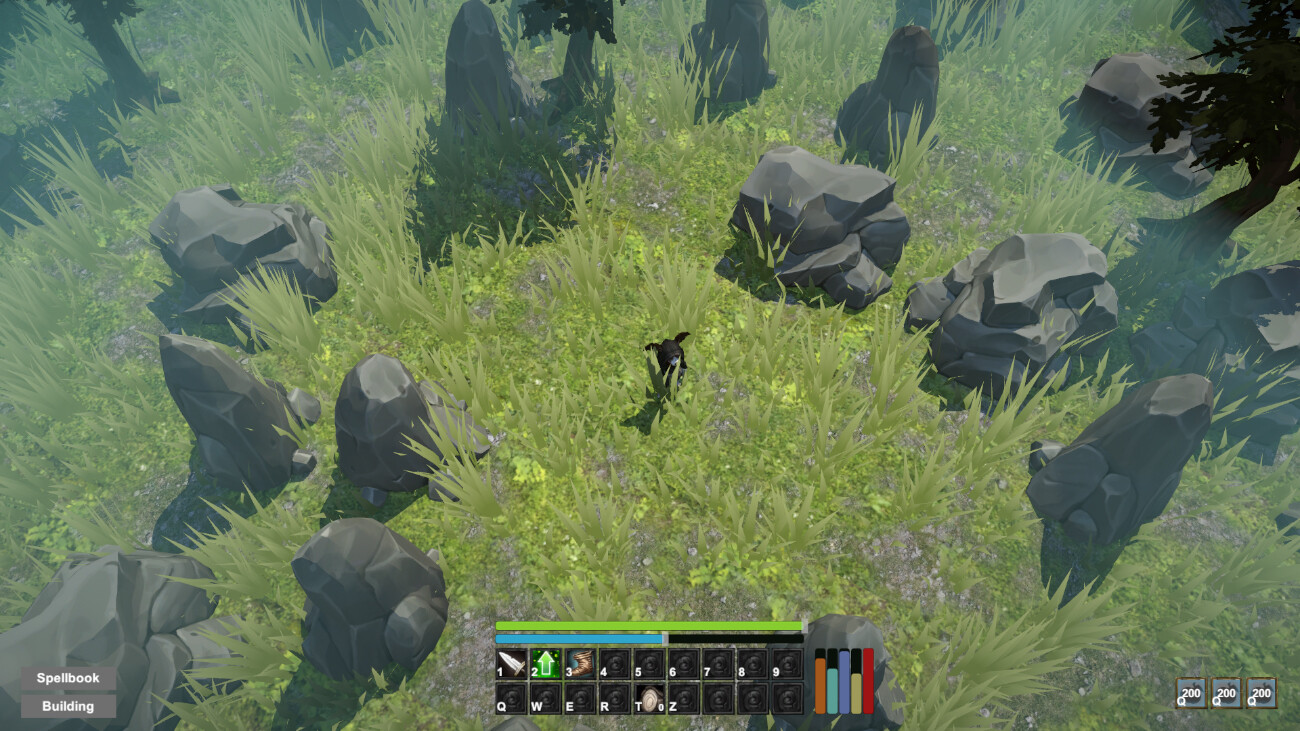Select the blue vertical stat bar near hotbar
This screenshot has width=1300, height=731.
pos(844,680)
